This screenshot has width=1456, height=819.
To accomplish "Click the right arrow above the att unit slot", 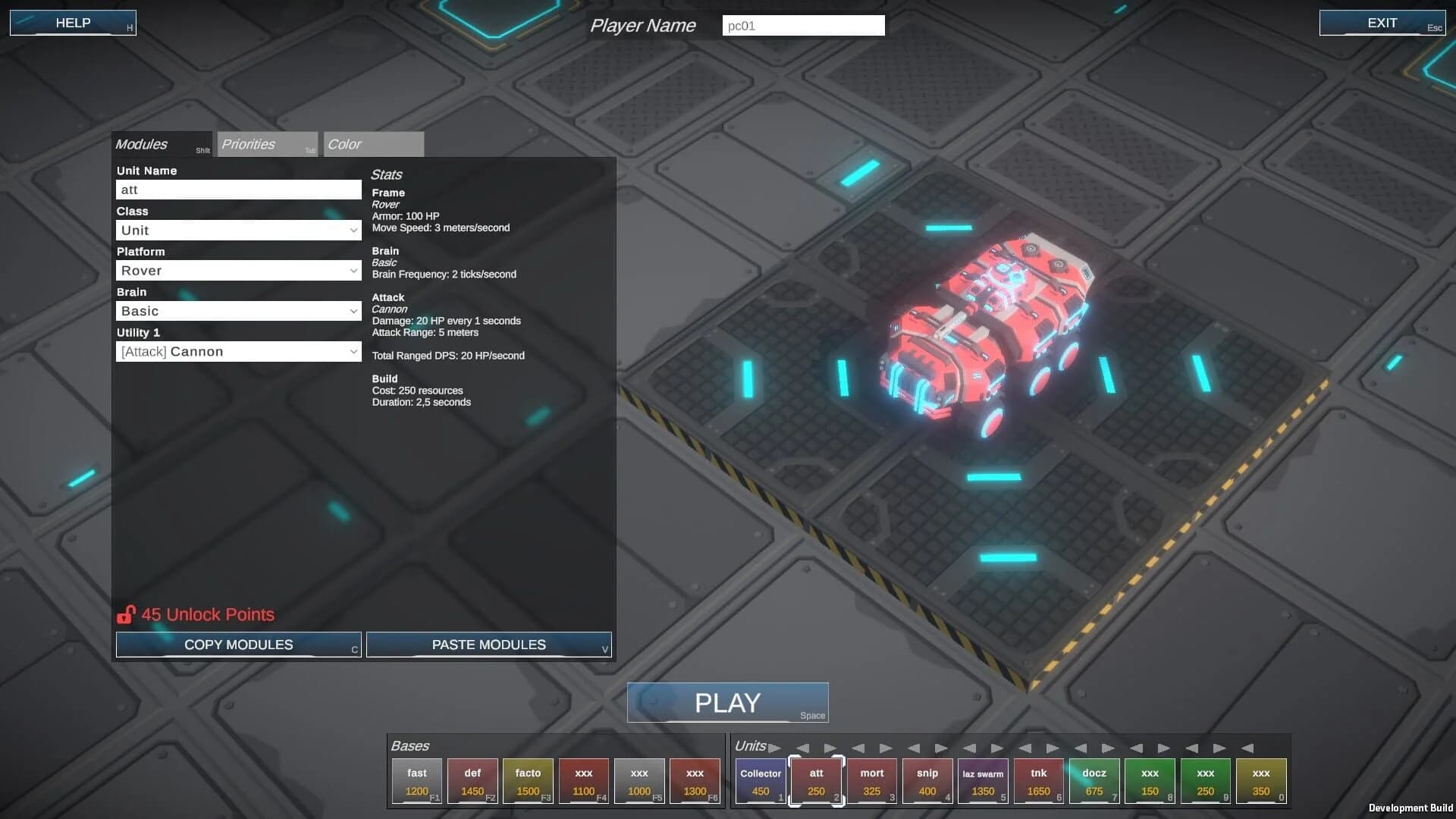I will tap(831, 748).
